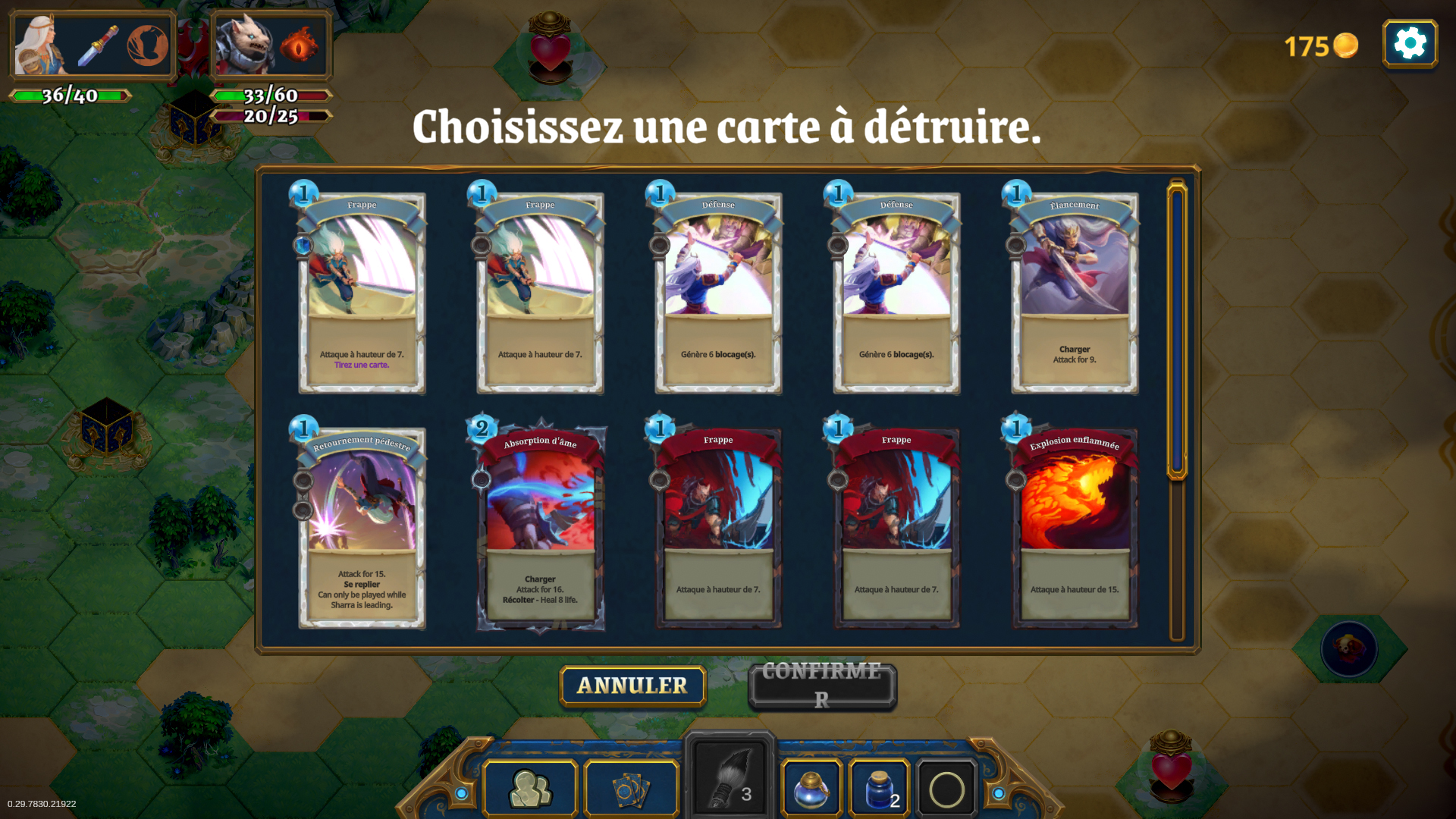Open the settings gear menu
Viewport: 1456px width, 819px height.
(x=1409, y=43)
